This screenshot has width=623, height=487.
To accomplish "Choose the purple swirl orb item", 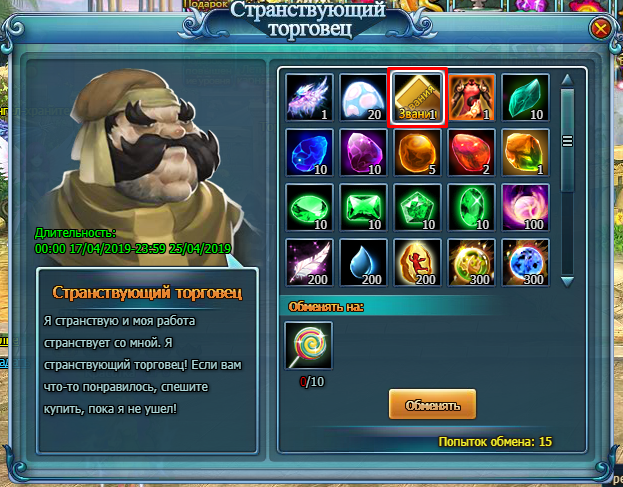I will [525, 206].
